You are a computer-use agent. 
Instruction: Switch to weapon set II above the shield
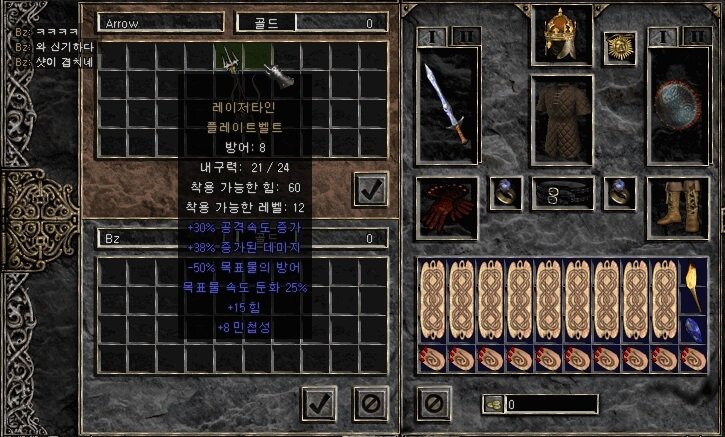tap(695, 36)
